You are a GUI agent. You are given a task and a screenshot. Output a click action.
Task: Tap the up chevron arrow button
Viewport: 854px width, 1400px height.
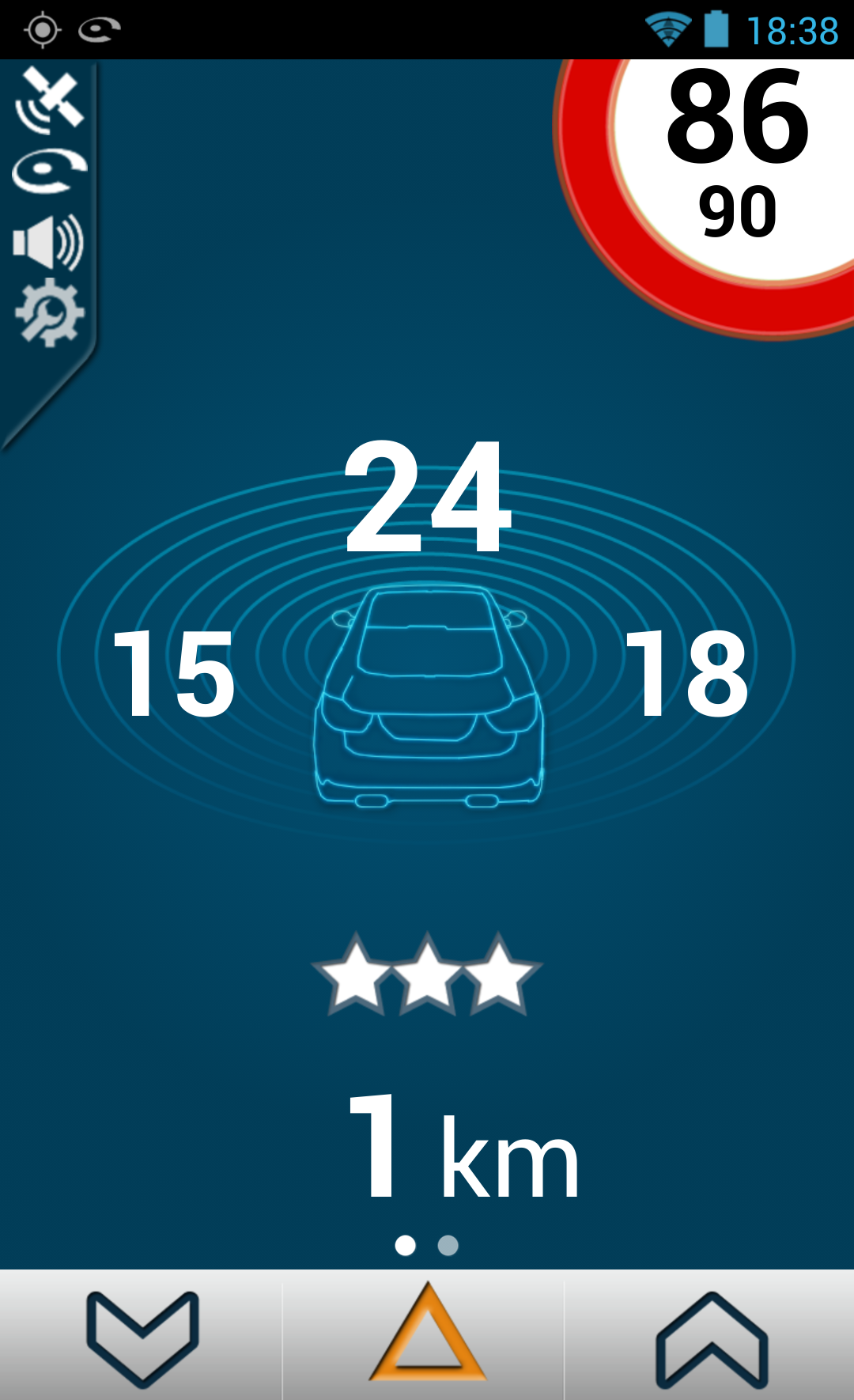click(712, 1338)
